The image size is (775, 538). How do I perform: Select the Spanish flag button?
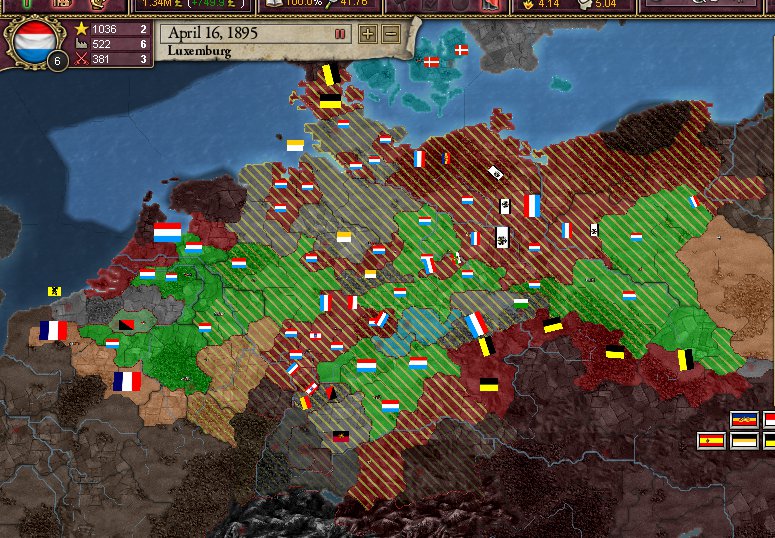click(x=711, y=440)
